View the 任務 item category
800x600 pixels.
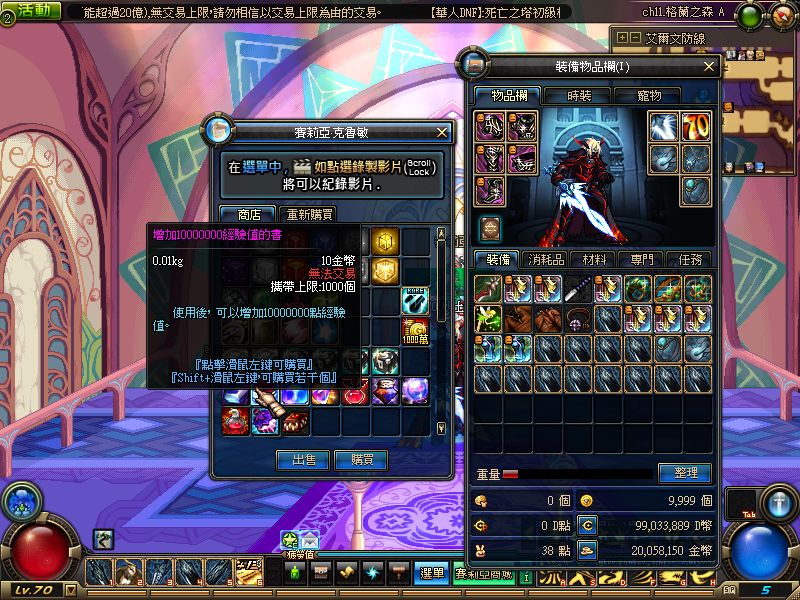coord(688,259)
